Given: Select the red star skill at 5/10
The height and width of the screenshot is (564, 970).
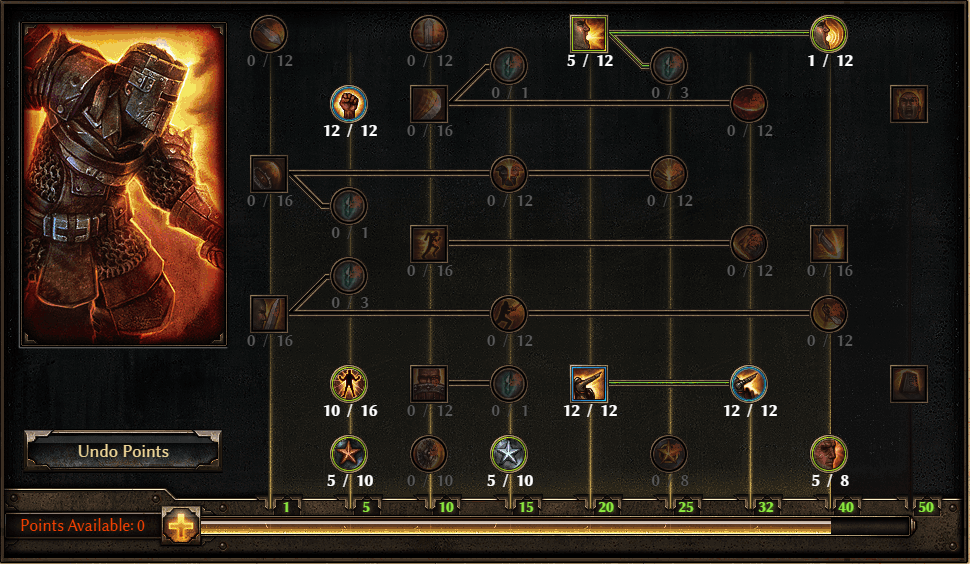Looking at the screenshot, I should pos(349,454).
